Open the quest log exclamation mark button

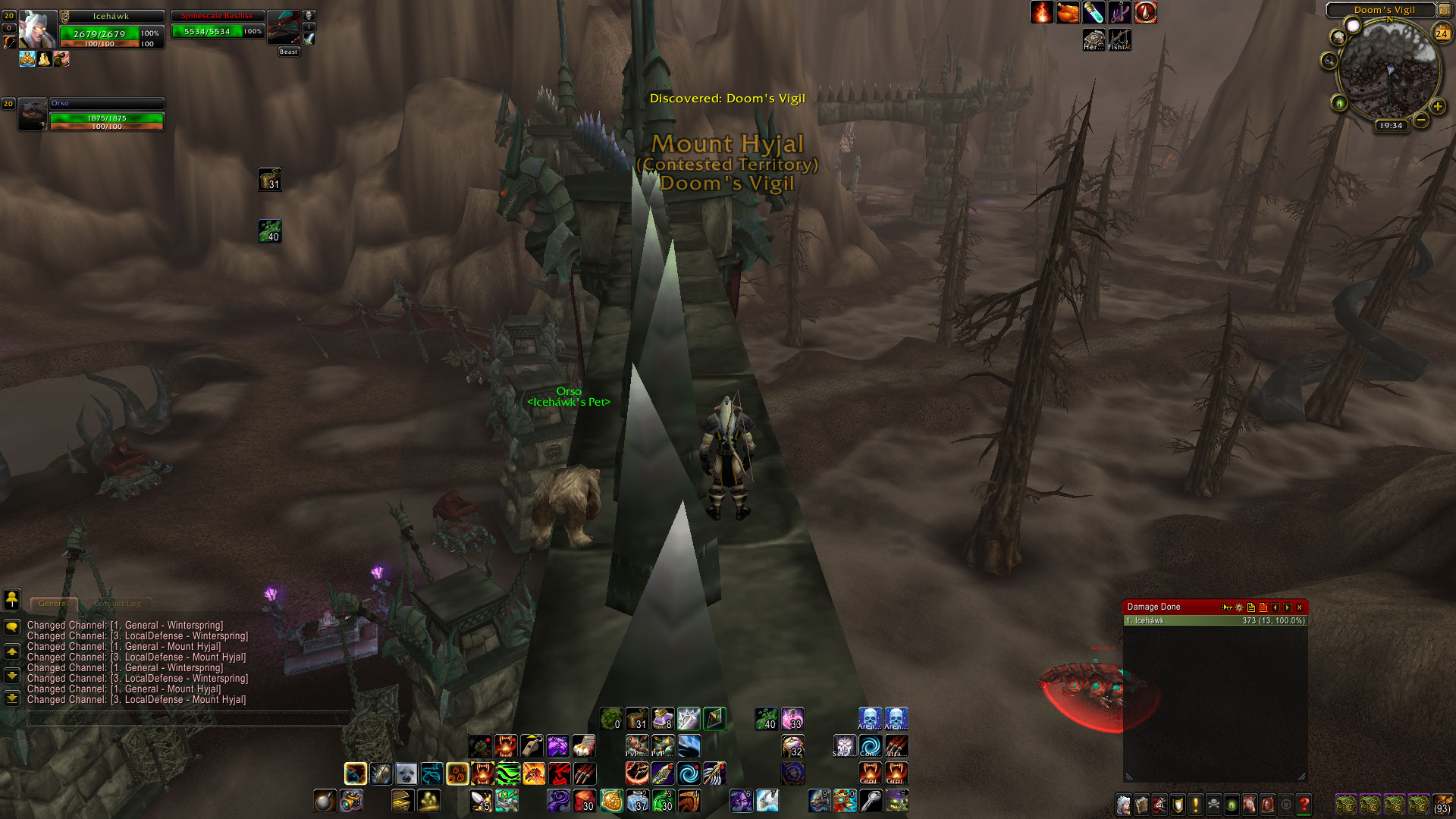1196,804
